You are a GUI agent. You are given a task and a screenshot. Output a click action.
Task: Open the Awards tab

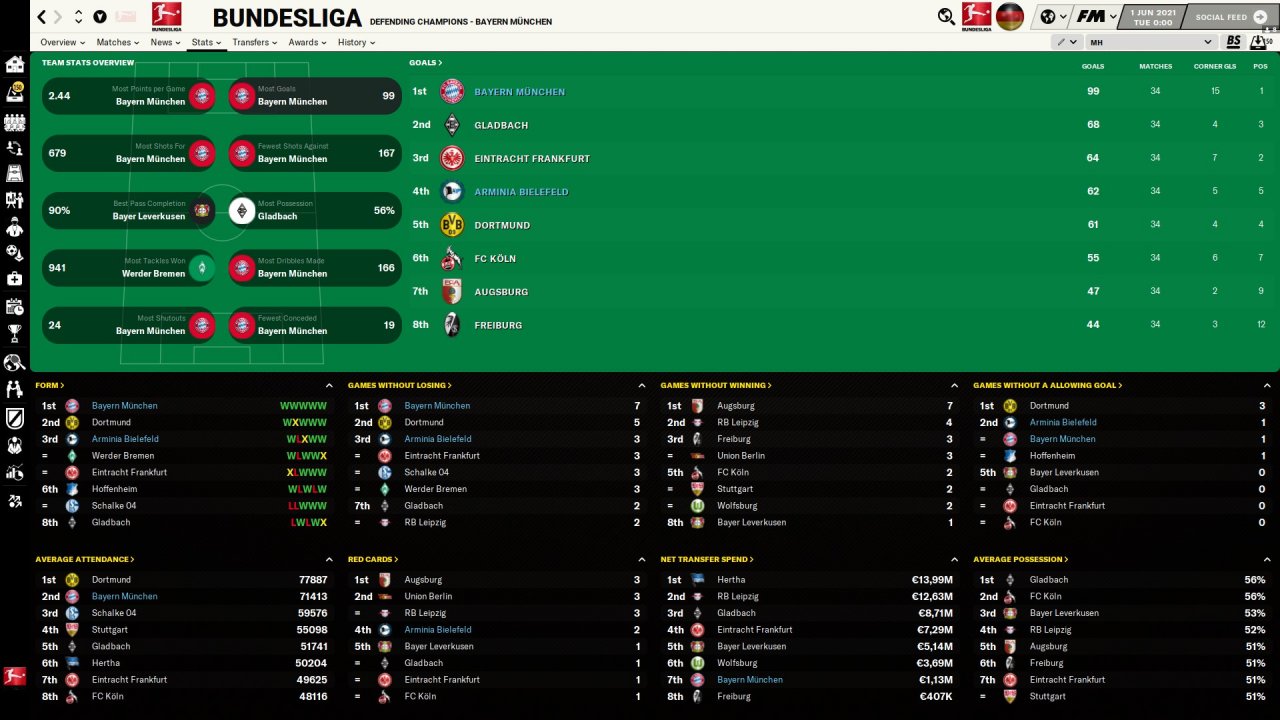[x=306, y=42]
